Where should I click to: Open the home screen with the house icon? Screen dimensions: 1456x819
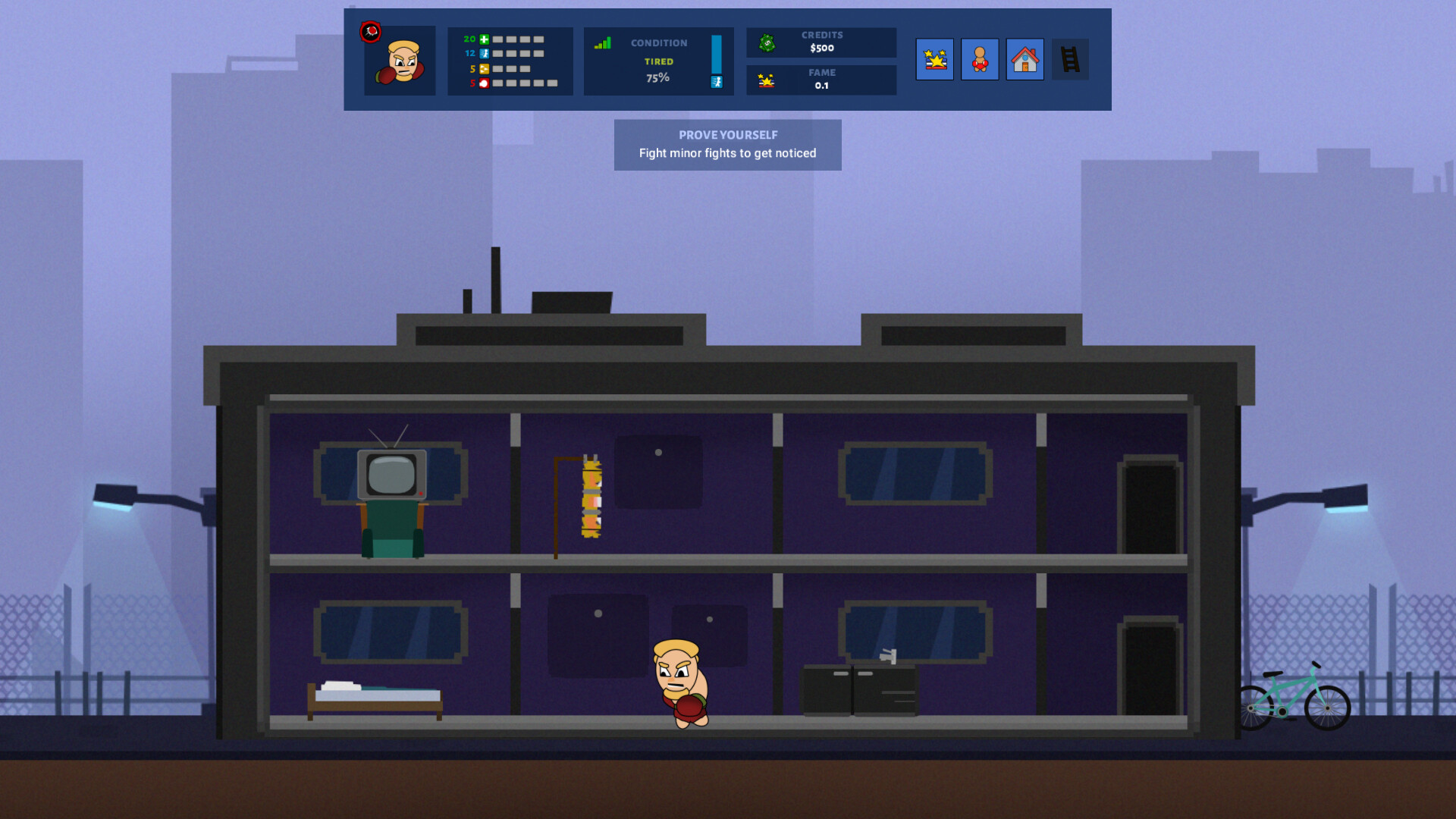click(x=1025, y=59)
